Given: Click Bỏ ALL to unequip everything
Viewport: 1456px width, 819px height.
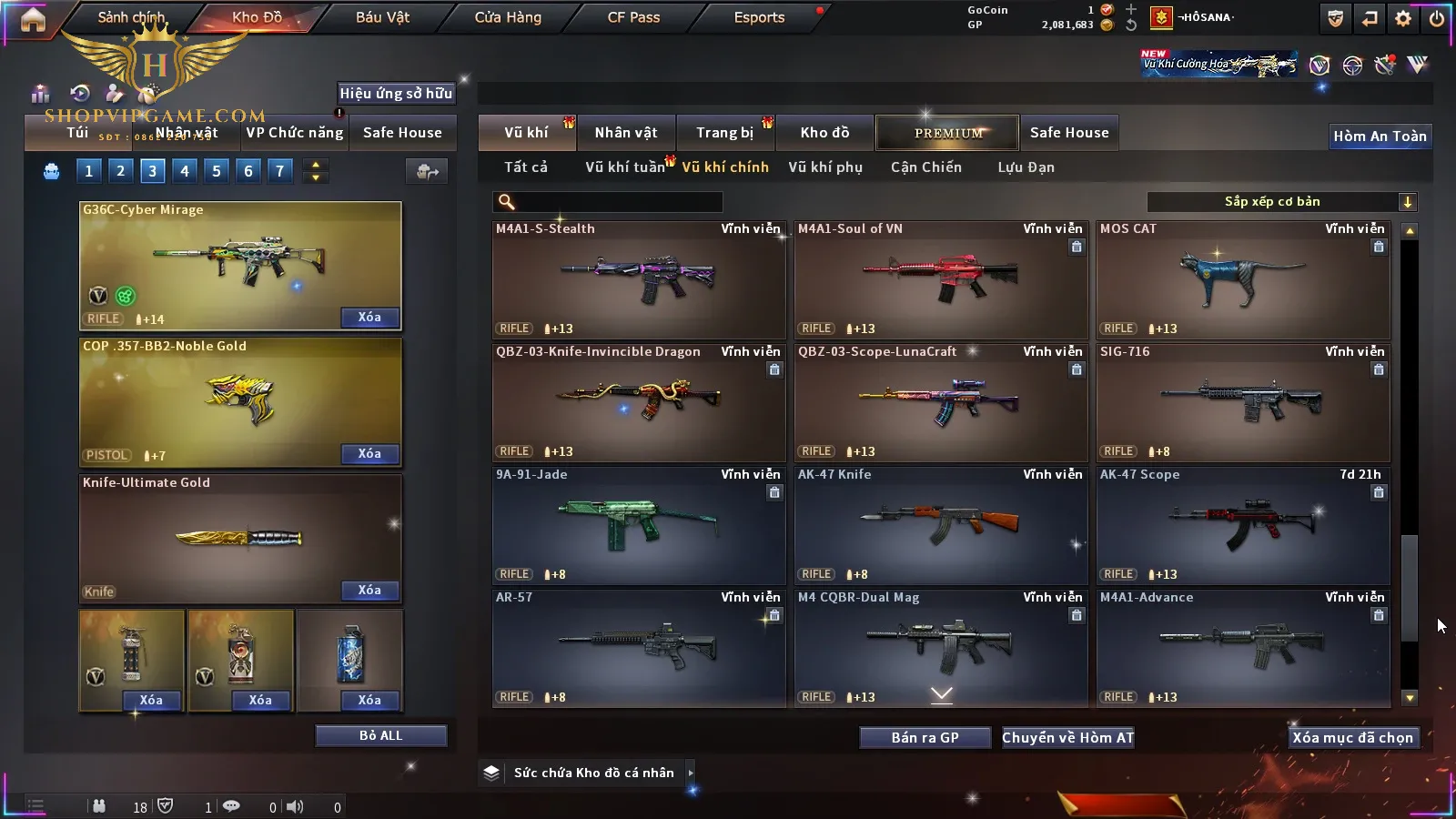Looking at the screenshot, I should [380, 735].
